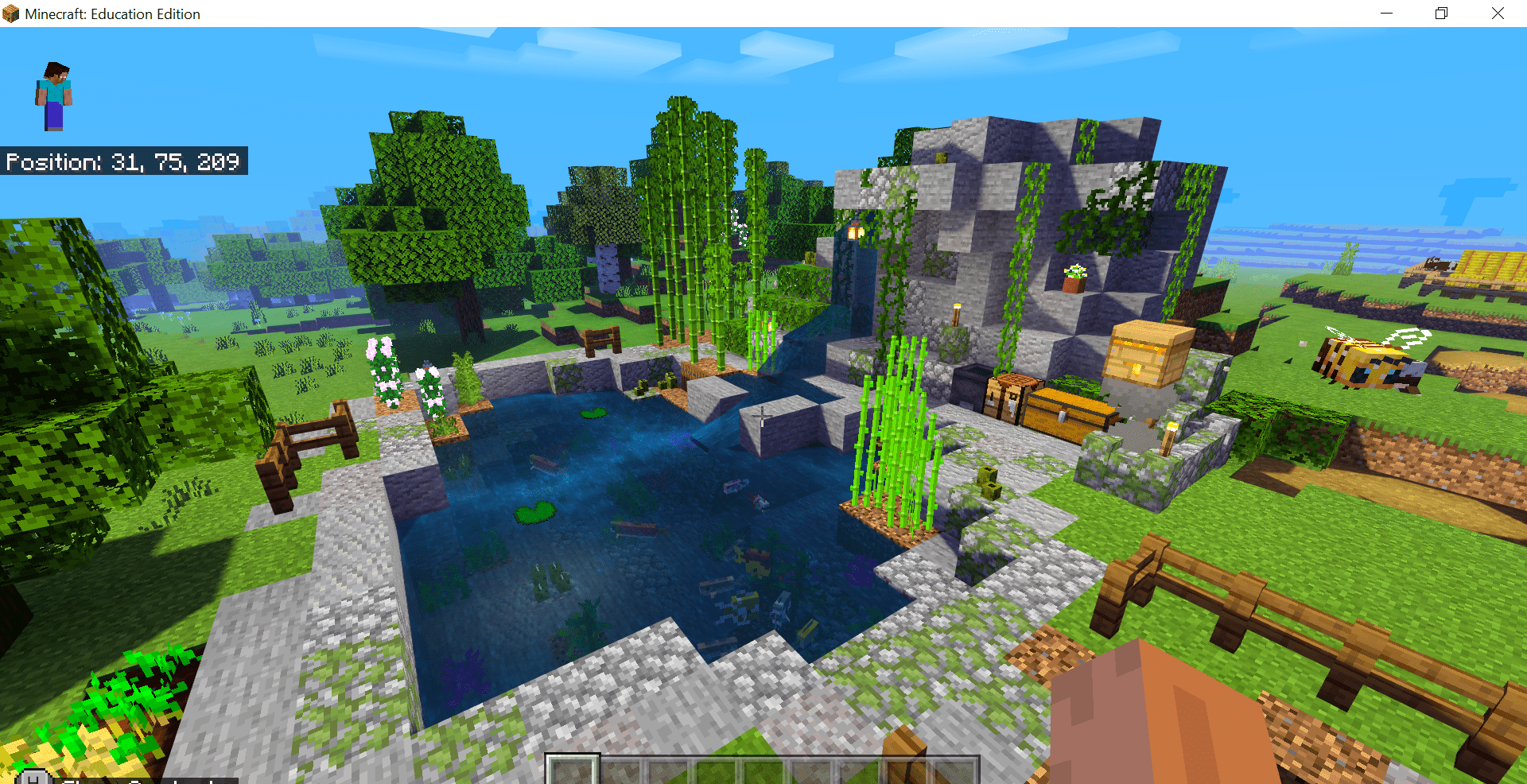The height and width of the screenshot is (784, 1527).
Task: Click the potted plant on the rock wall
Action: [x=1075, y=276]
